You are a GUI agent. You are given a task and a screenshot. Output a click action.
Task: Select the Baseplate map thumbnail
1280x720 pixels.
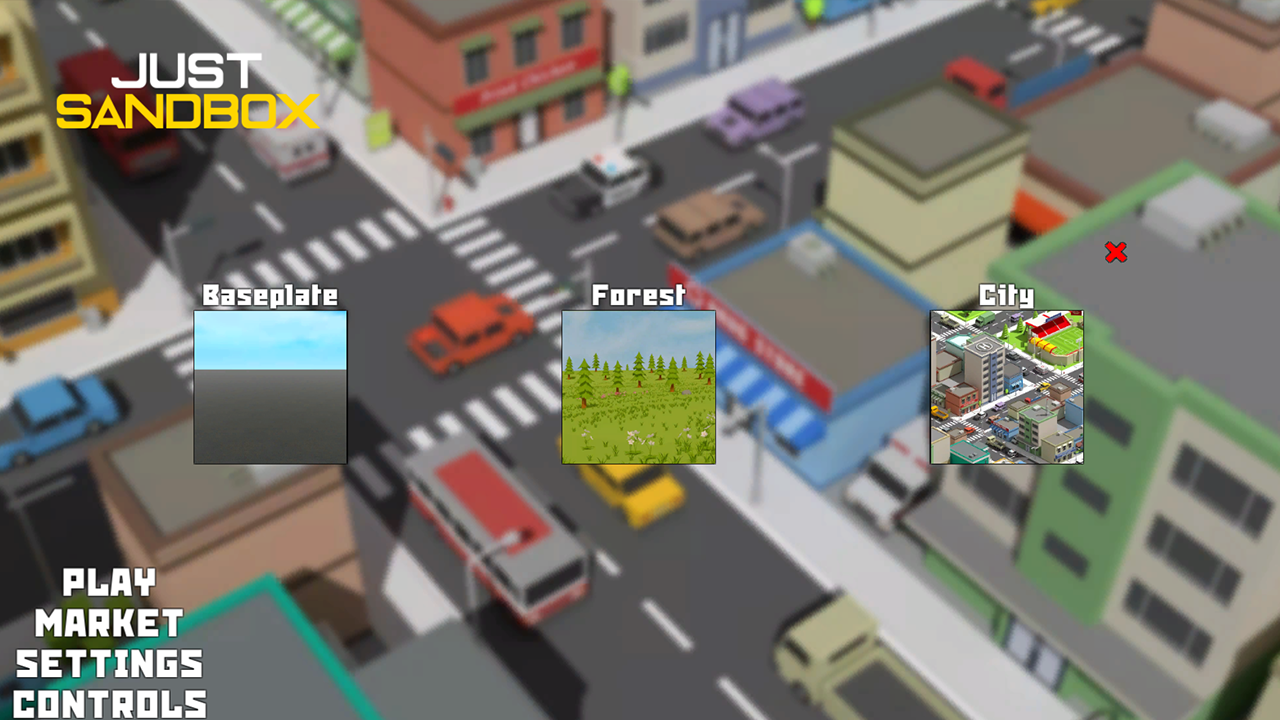click(x=270, y=385)
